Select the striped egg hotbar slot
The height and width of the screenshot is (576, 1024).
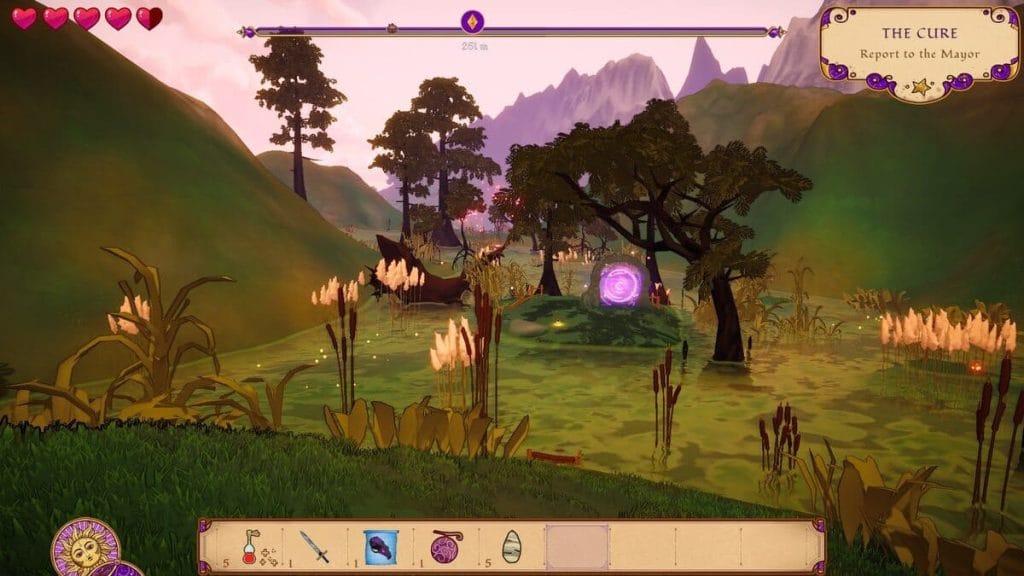[x=511, y=547]
